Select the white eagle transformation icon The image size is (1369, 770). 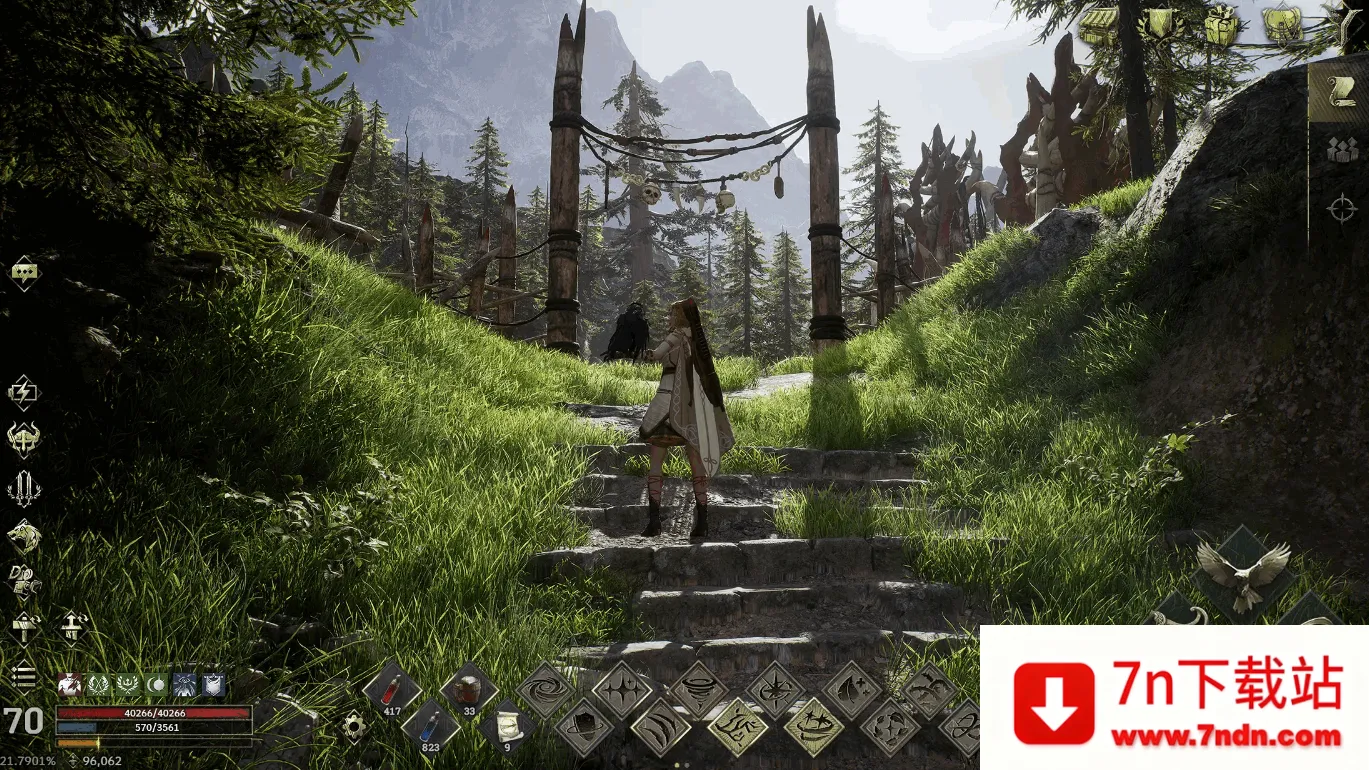tap(1243, 575)
